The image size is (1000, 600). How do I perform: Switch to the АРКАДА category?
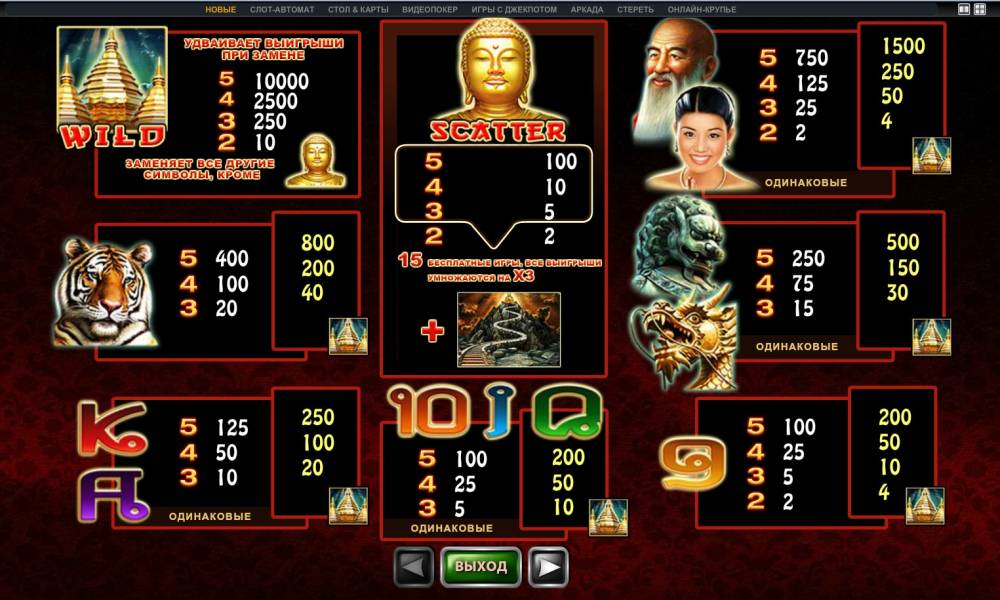pos(587,10)
